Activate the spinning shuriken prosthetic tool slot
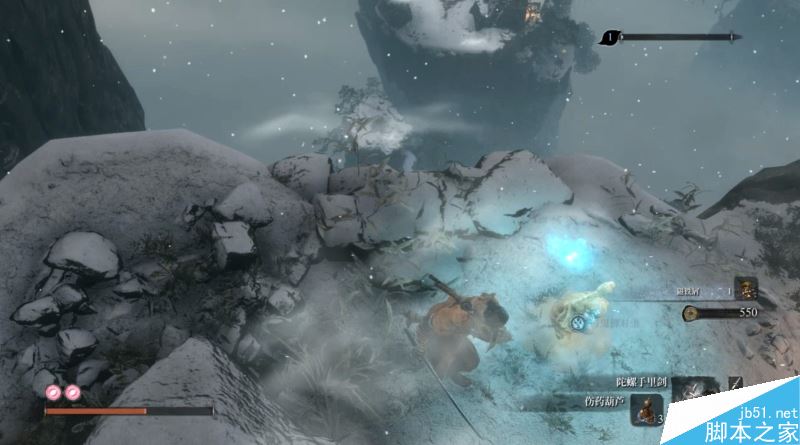Screen dimensions: 800x445 692,388
